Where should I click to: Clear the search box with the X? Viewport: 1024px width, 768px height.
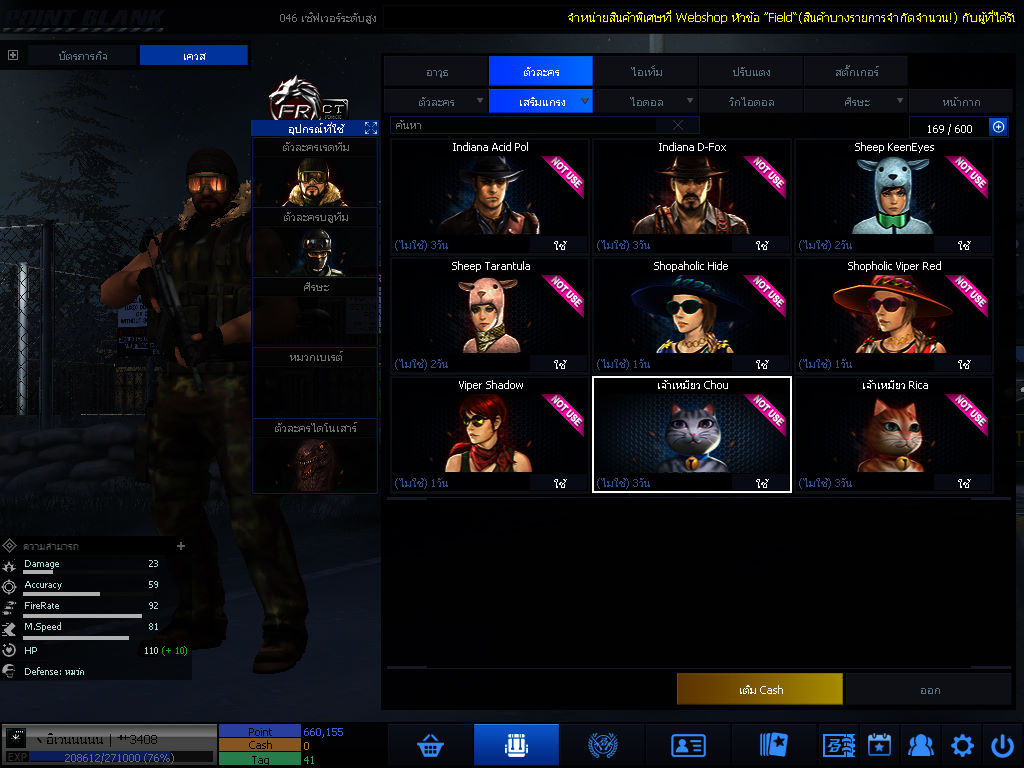[678, 126]
